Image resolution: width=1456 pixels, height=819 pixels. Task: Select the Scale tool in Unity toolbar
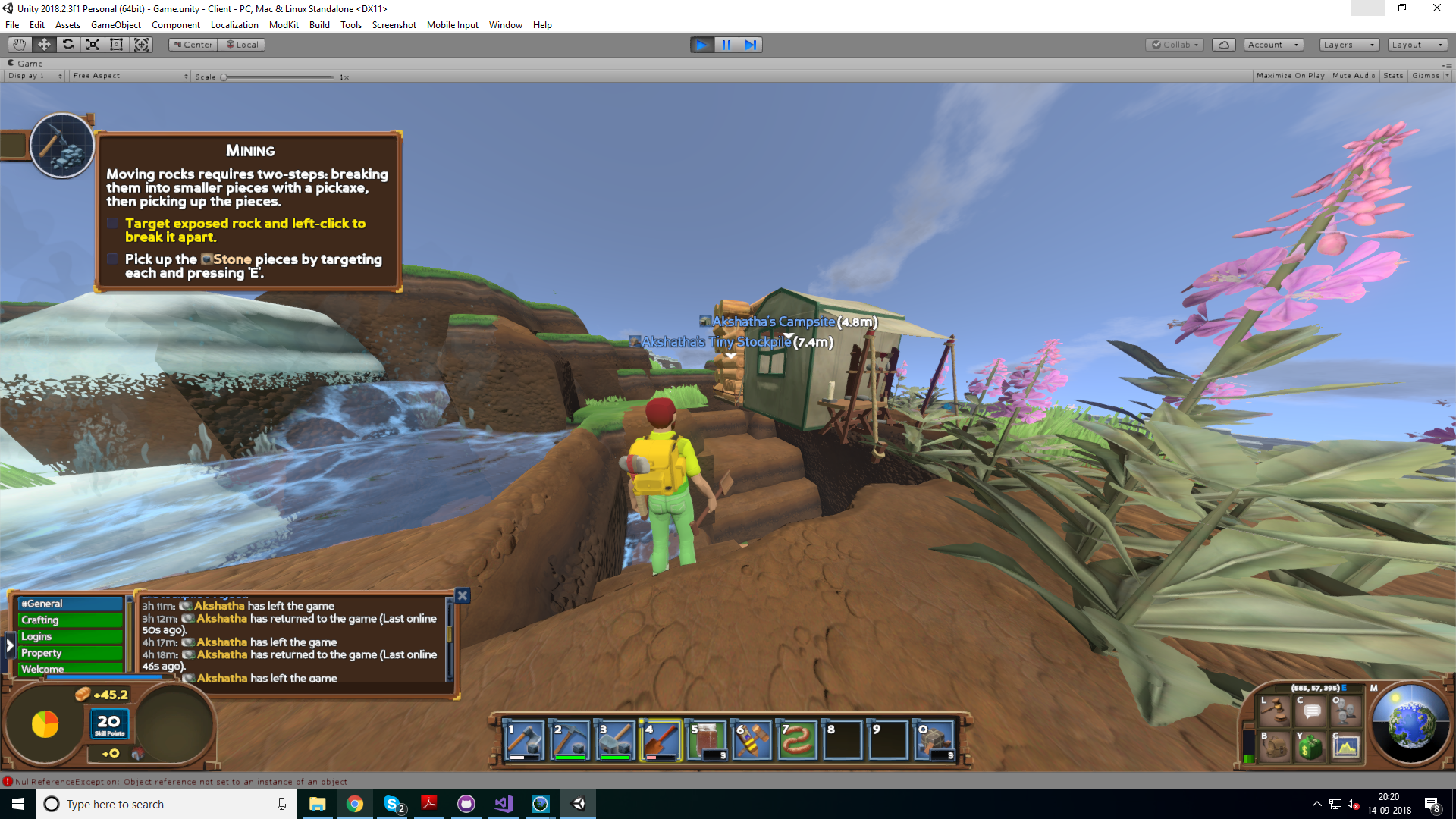pos(92,45)
